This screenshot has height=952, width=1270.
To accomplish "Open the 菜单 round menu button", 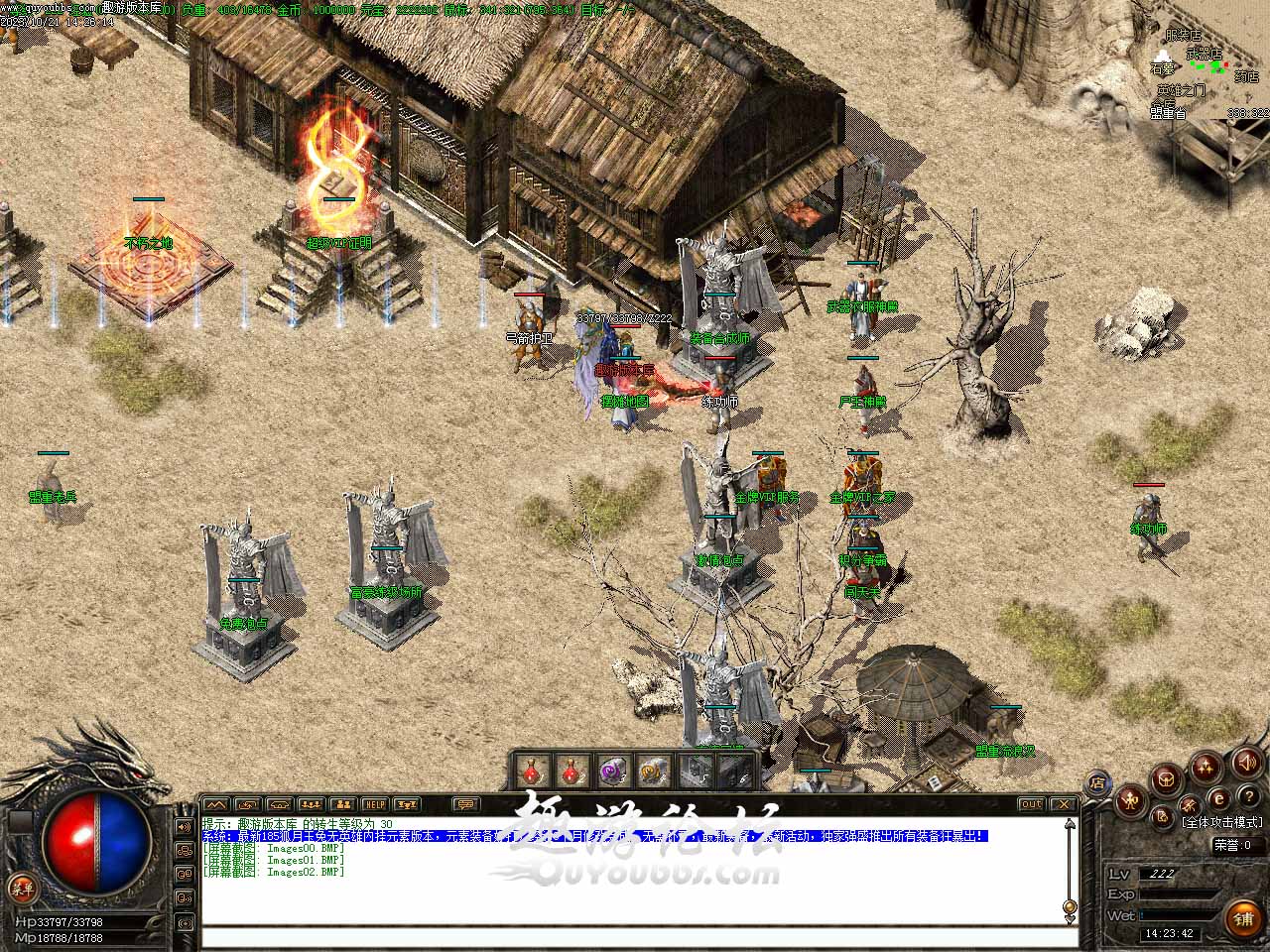I will (19, 888).
